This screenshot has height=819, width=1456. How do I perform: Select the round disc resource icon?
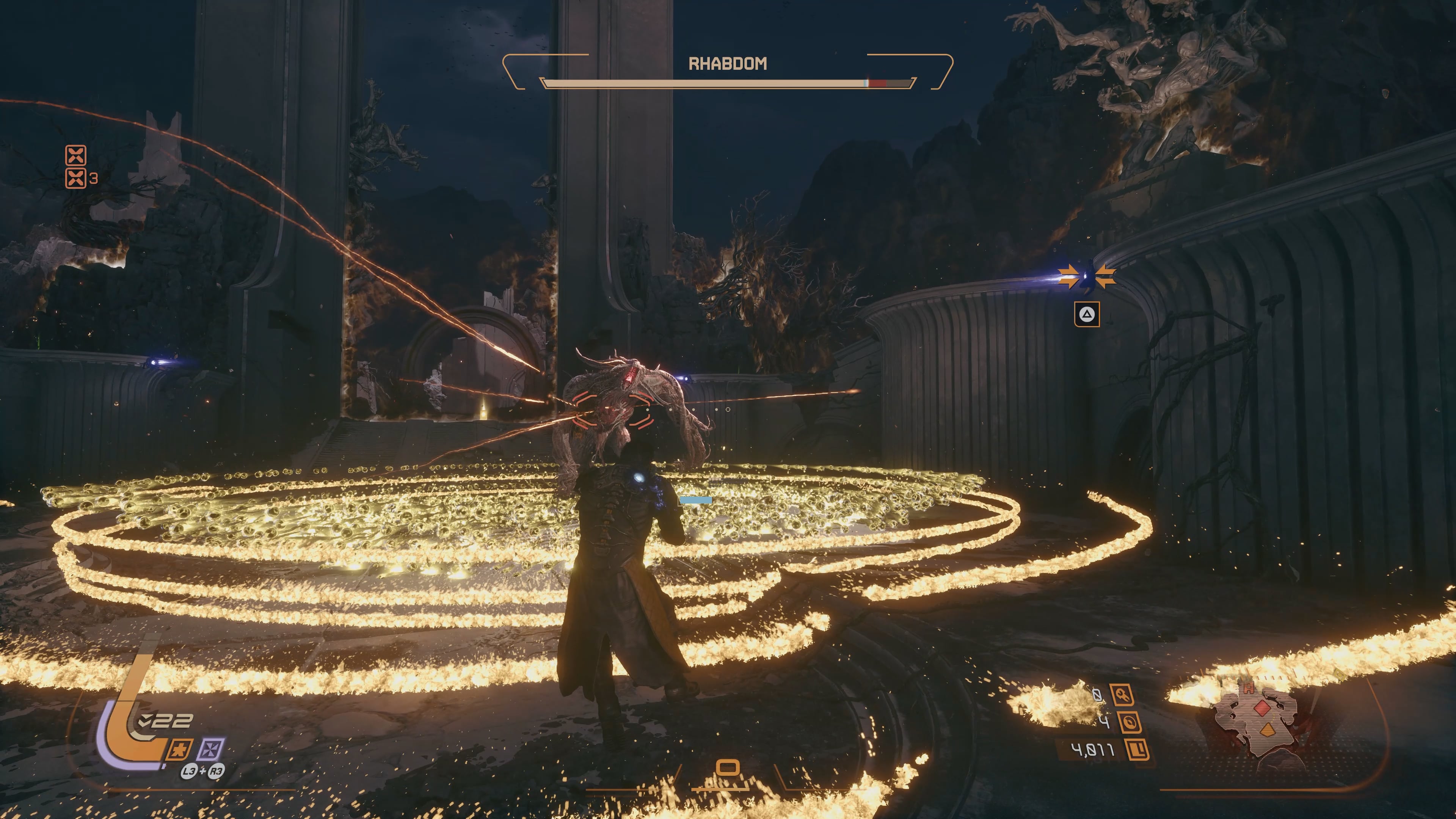tap(1130, 722)
